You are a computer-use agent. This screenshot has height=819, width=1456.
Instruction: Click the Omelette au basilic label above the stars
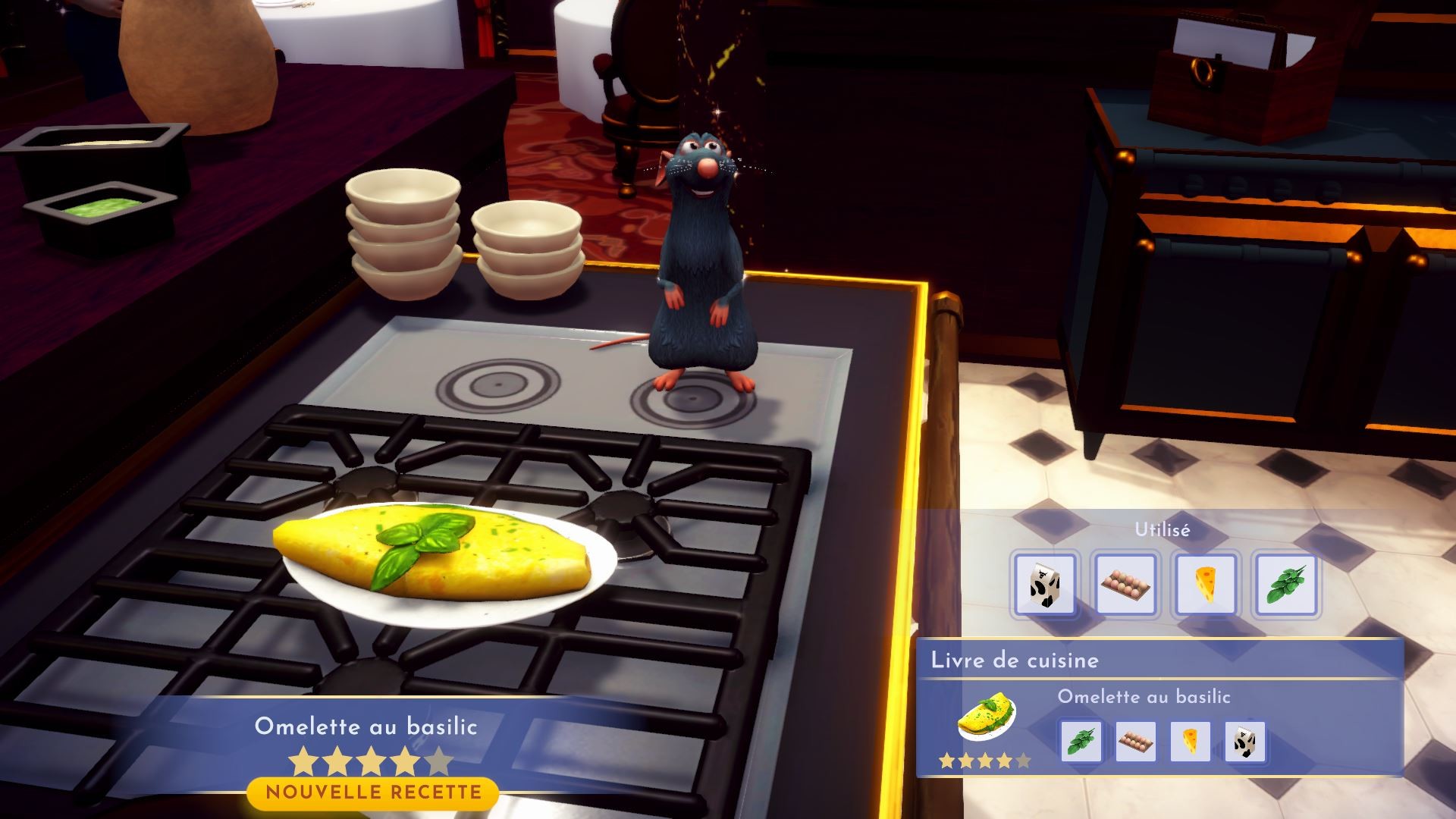367,726
